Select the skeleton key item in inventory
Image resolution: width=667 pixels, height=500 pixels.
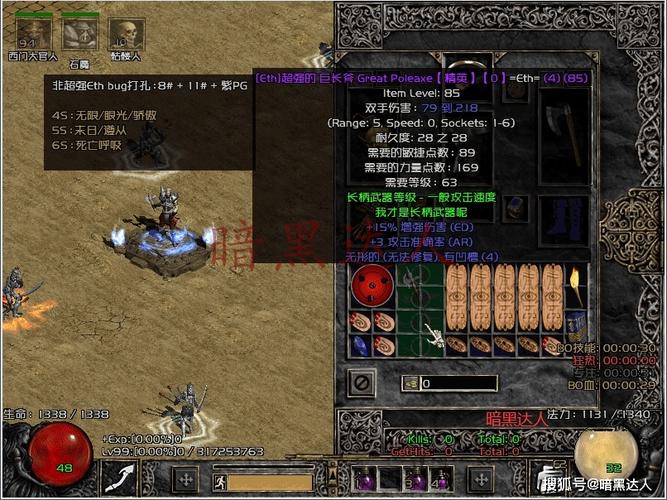(x=433, y=334)
